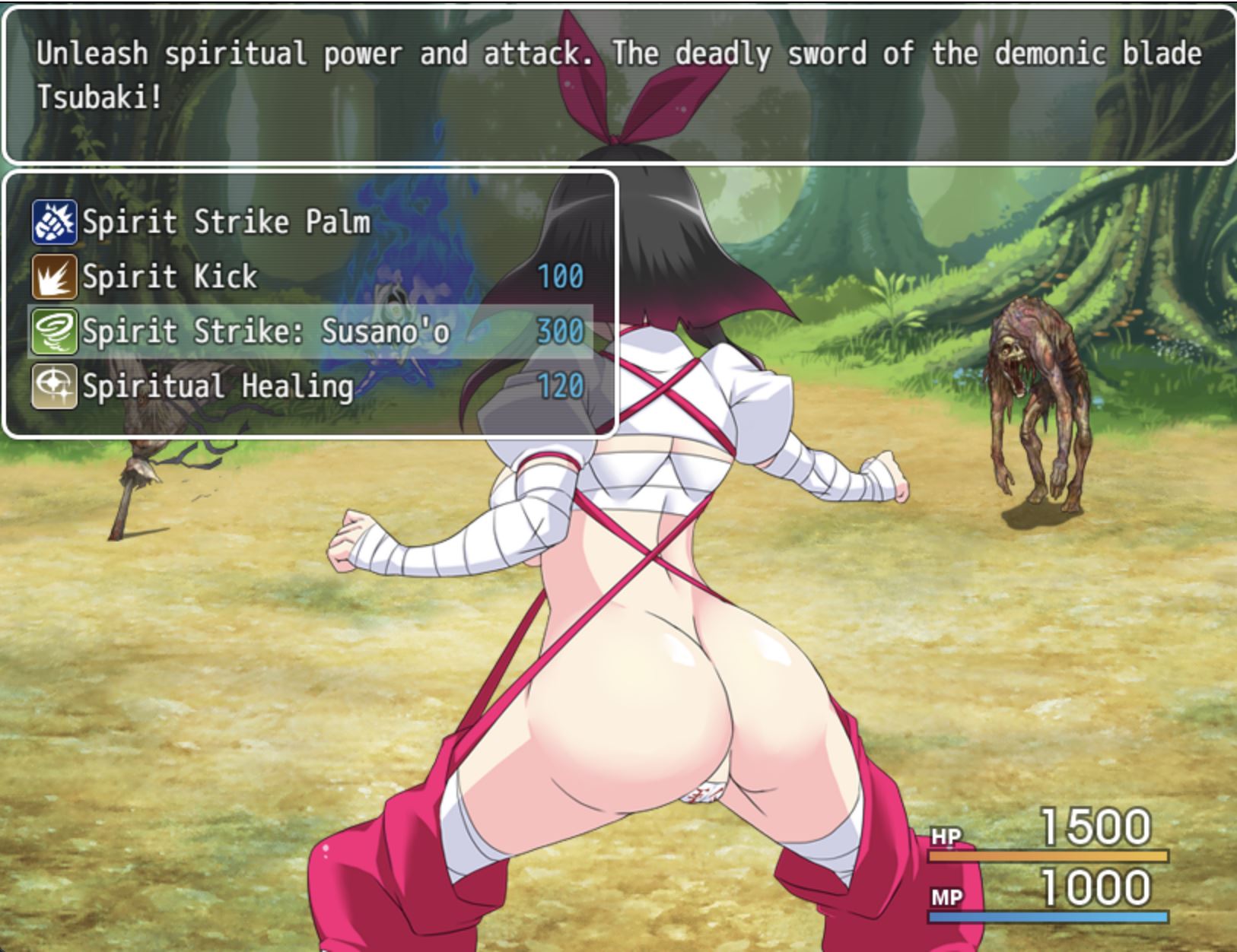Screen dimensions: 1237x952
Task: Use the Spirit Strike: Susano'o skill
Action: (x=266, y=332)
